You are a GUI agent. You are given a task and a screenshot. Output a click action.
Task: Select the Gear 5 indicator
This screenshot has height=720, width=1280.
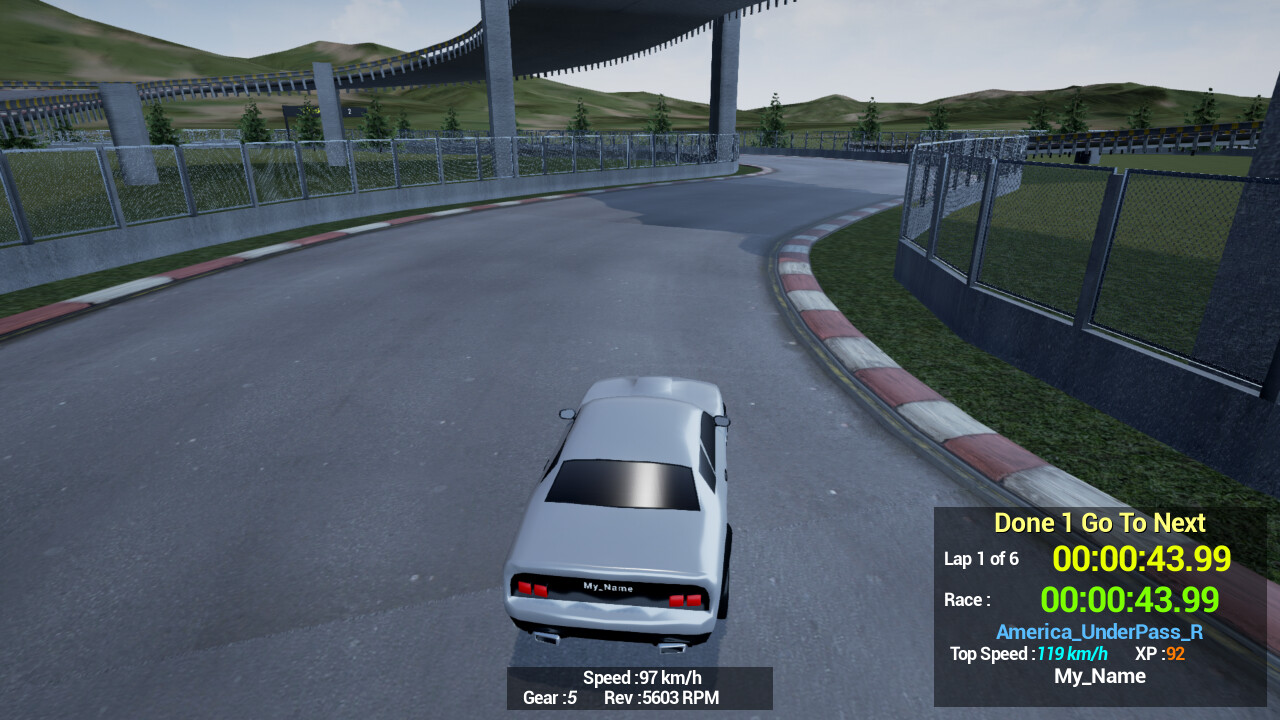coord(549,698)
